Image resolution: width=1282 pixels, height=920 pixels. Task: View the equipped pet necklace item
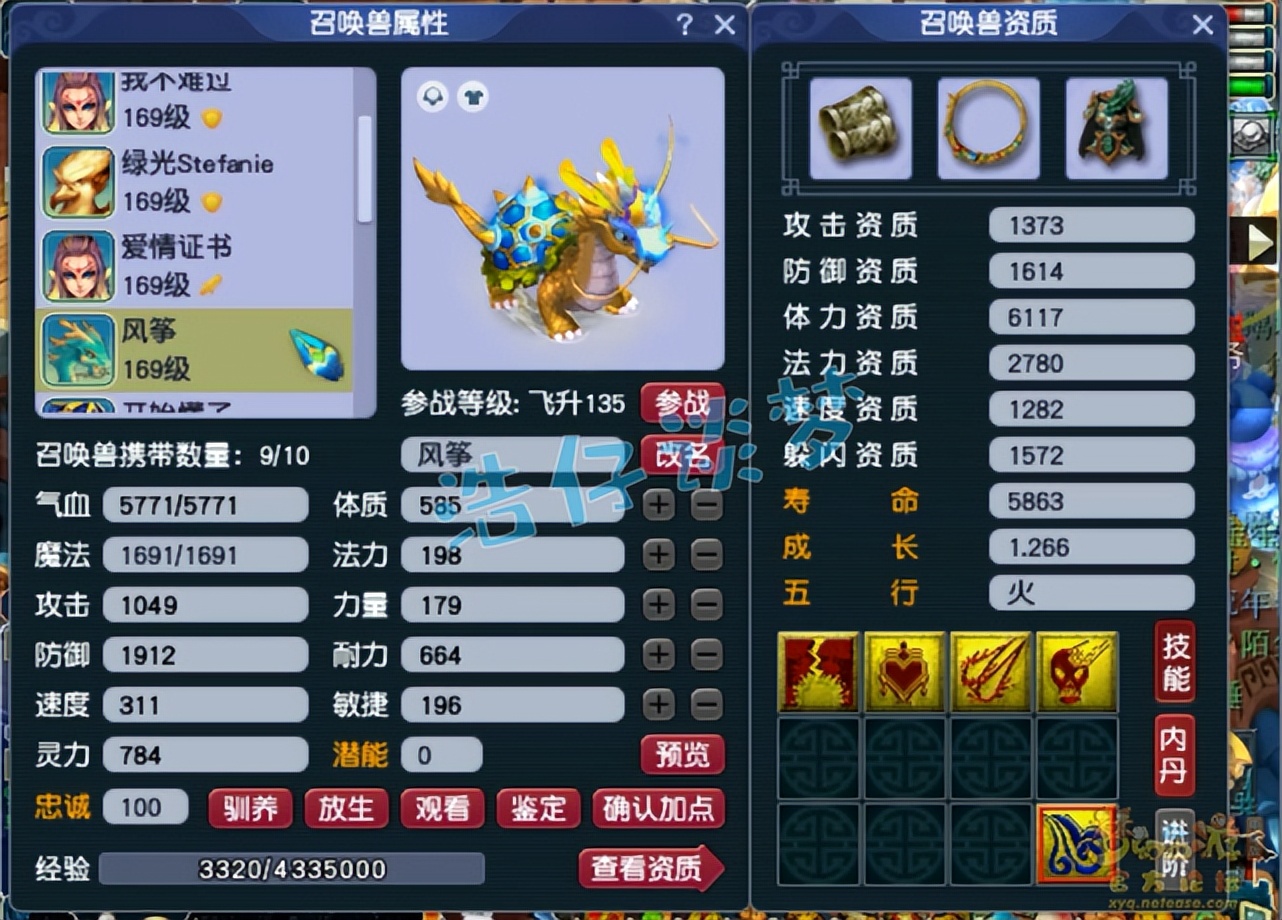click(988, 128)
